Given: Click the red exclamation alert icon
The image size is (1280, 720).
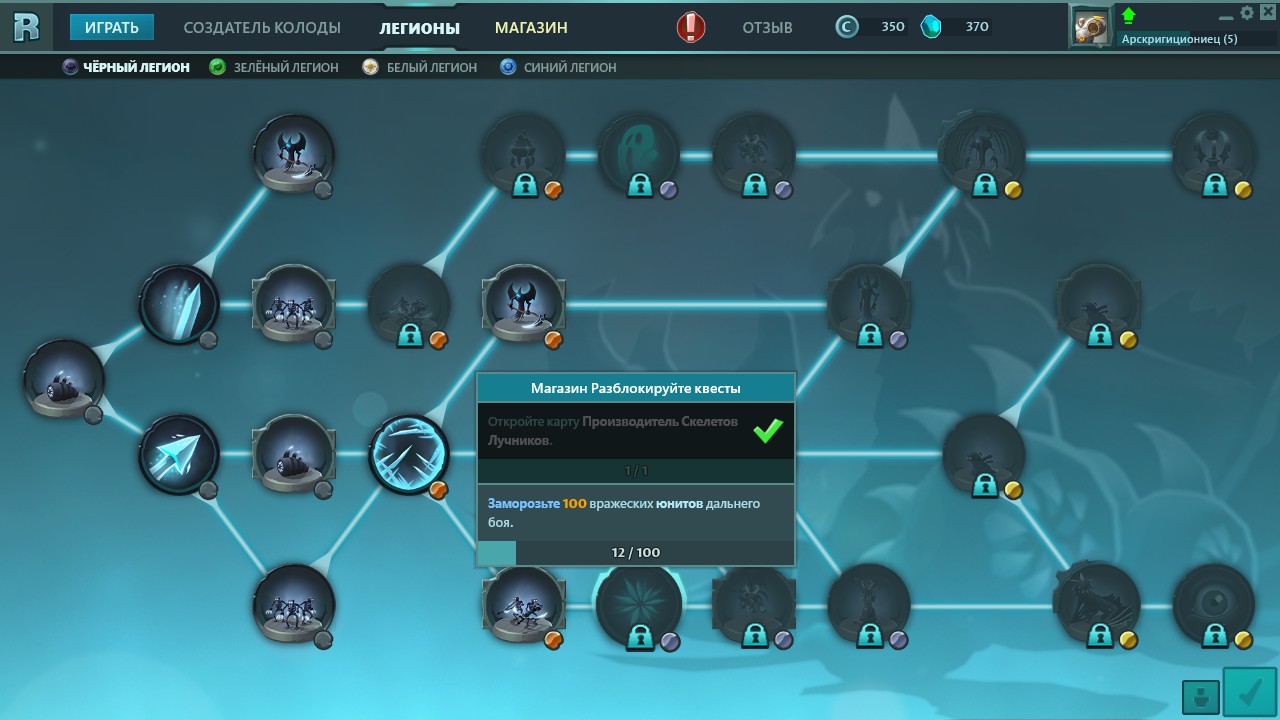Looking at the screenshot, I should (x=691, y=27).
